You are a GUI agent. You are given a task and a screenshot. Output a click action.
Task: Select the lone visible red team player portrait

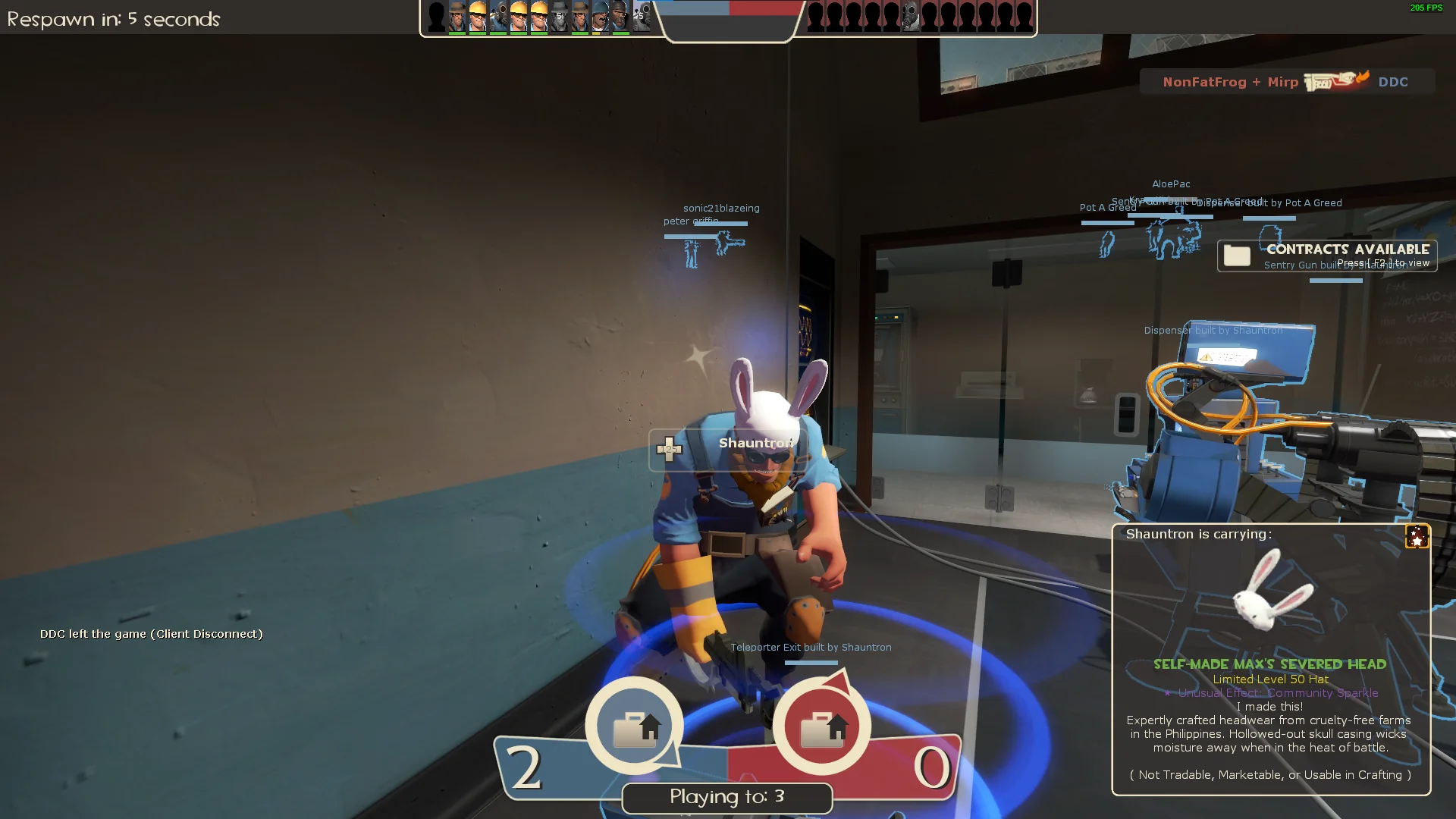911,17
